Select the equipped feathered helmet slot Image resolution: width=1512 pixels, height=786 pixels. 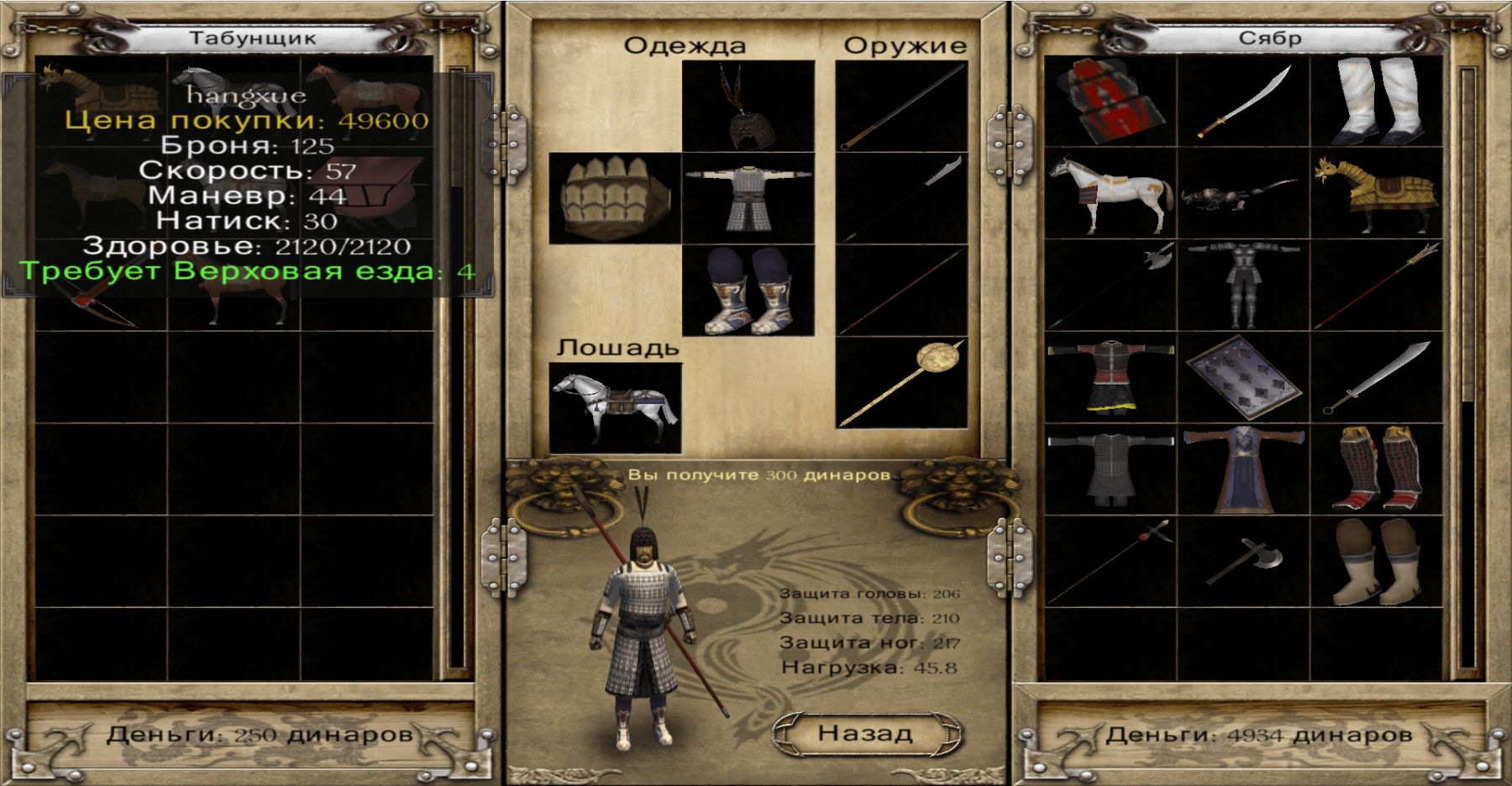pyautogui.click(x=748, y=107)
